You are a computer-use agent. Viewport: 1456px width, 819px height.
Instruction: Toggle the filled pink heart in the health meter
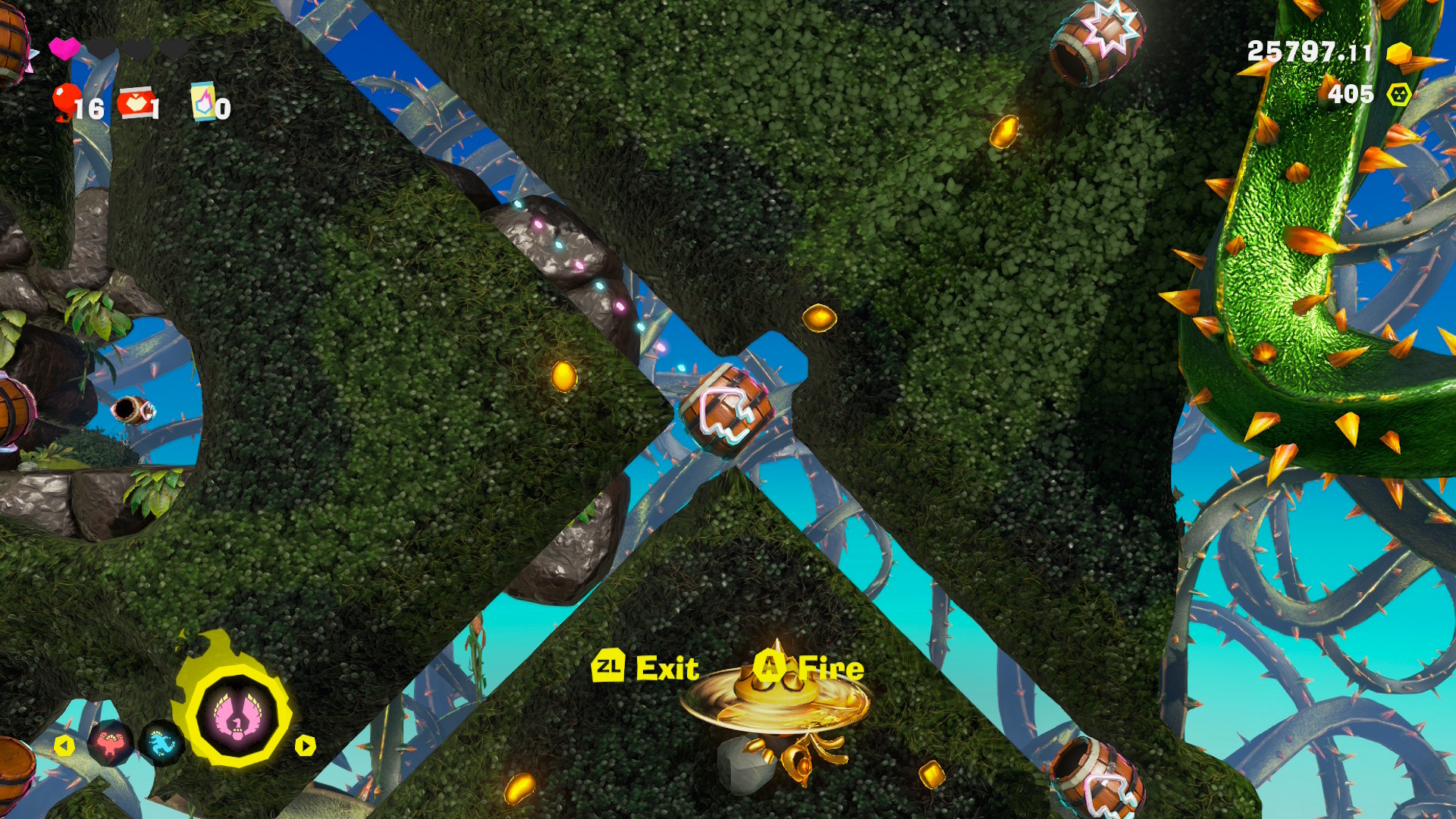pyautogui.click(x=64, y=48)
